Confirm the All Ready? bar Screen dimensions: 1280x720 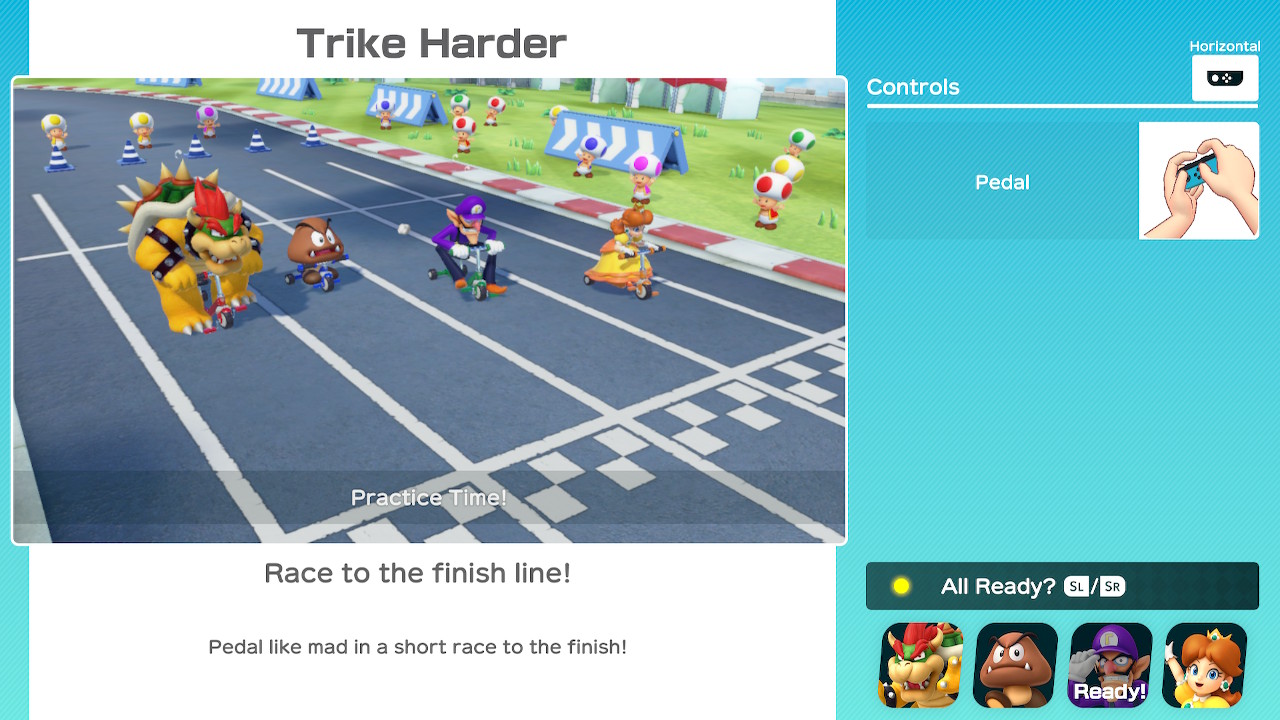1061,586
